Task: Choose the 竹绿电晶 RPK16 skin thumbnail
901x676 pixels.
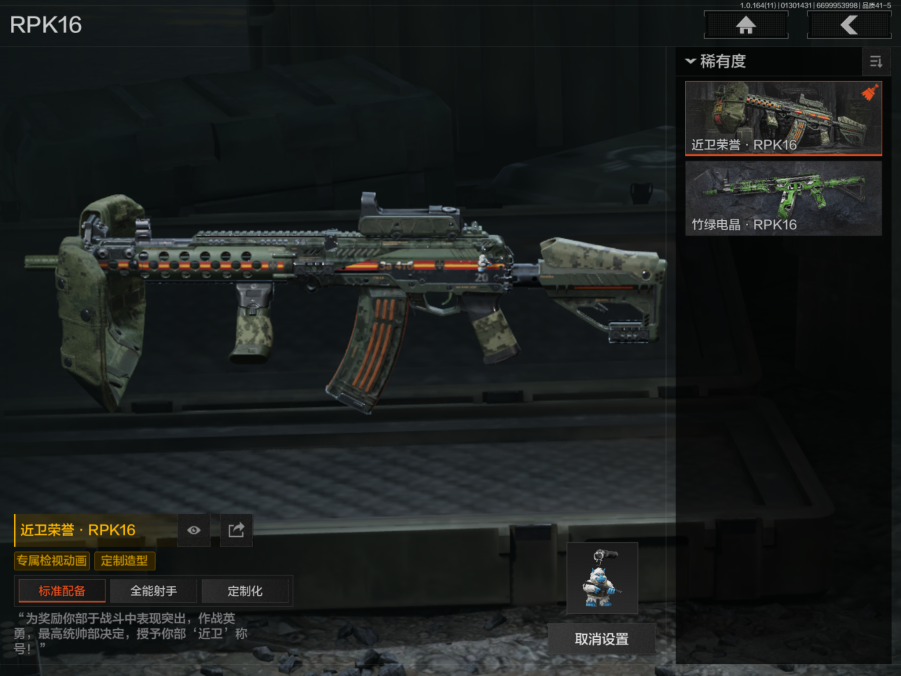Action: [x=783, y=198]
